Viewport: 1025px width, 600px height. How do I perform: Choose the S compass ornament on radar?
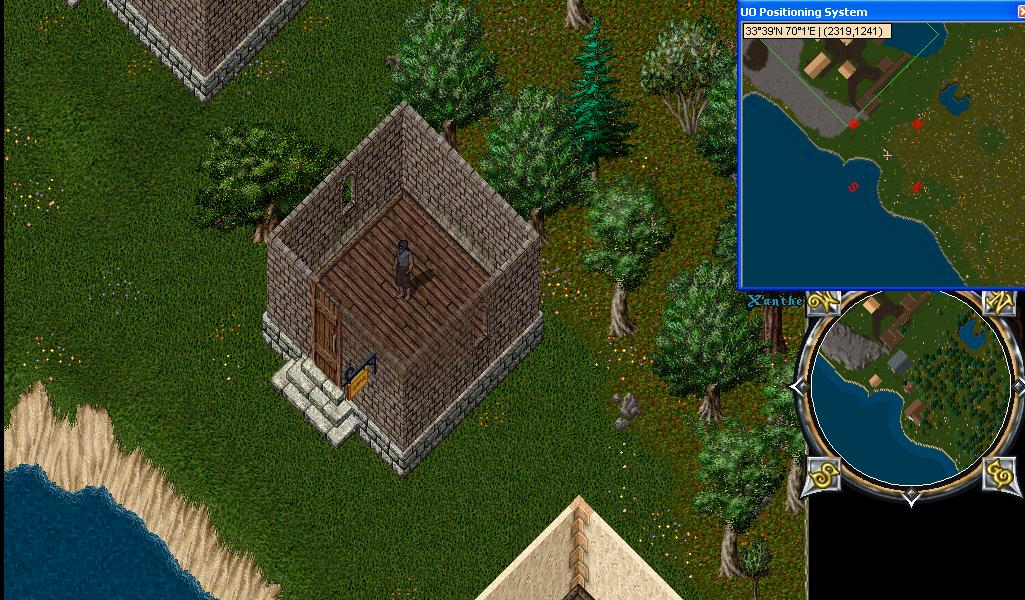click(822, 473)
